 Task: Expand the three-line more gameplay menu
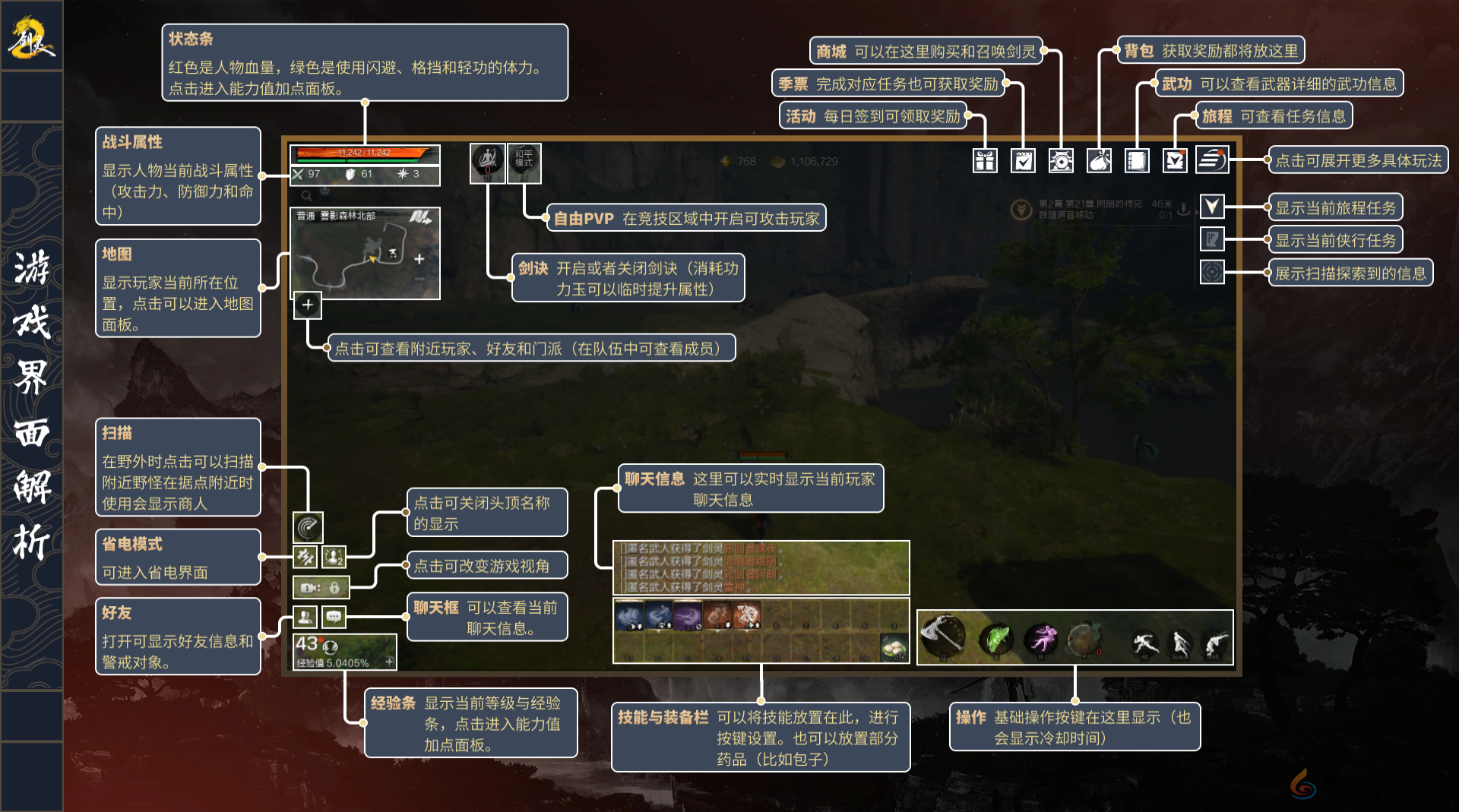1211,160
